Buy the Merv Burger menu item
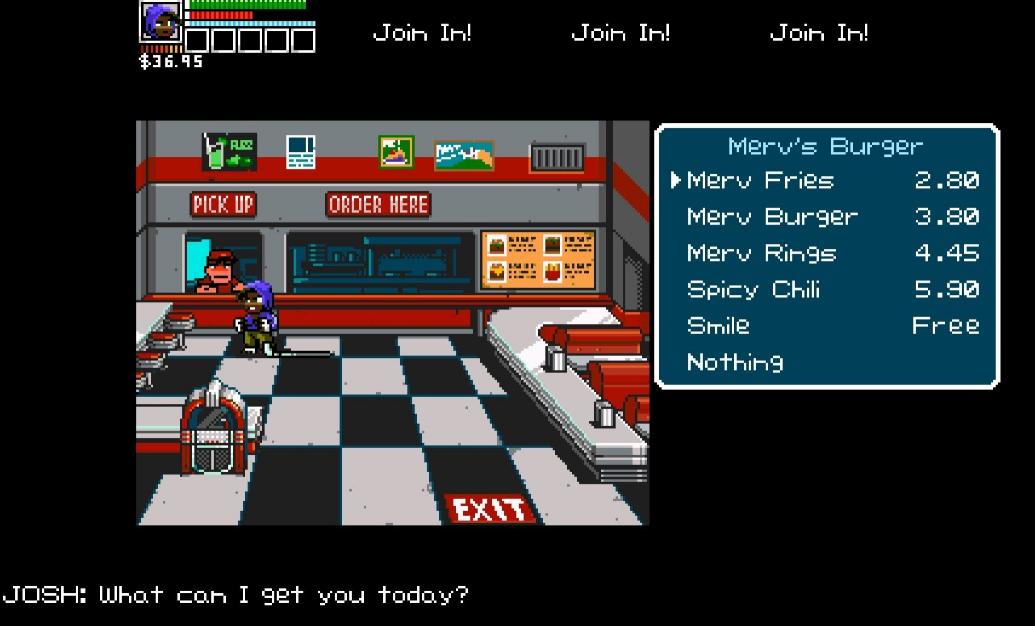Screen dimensions: 1035x626 click(772, 217)
